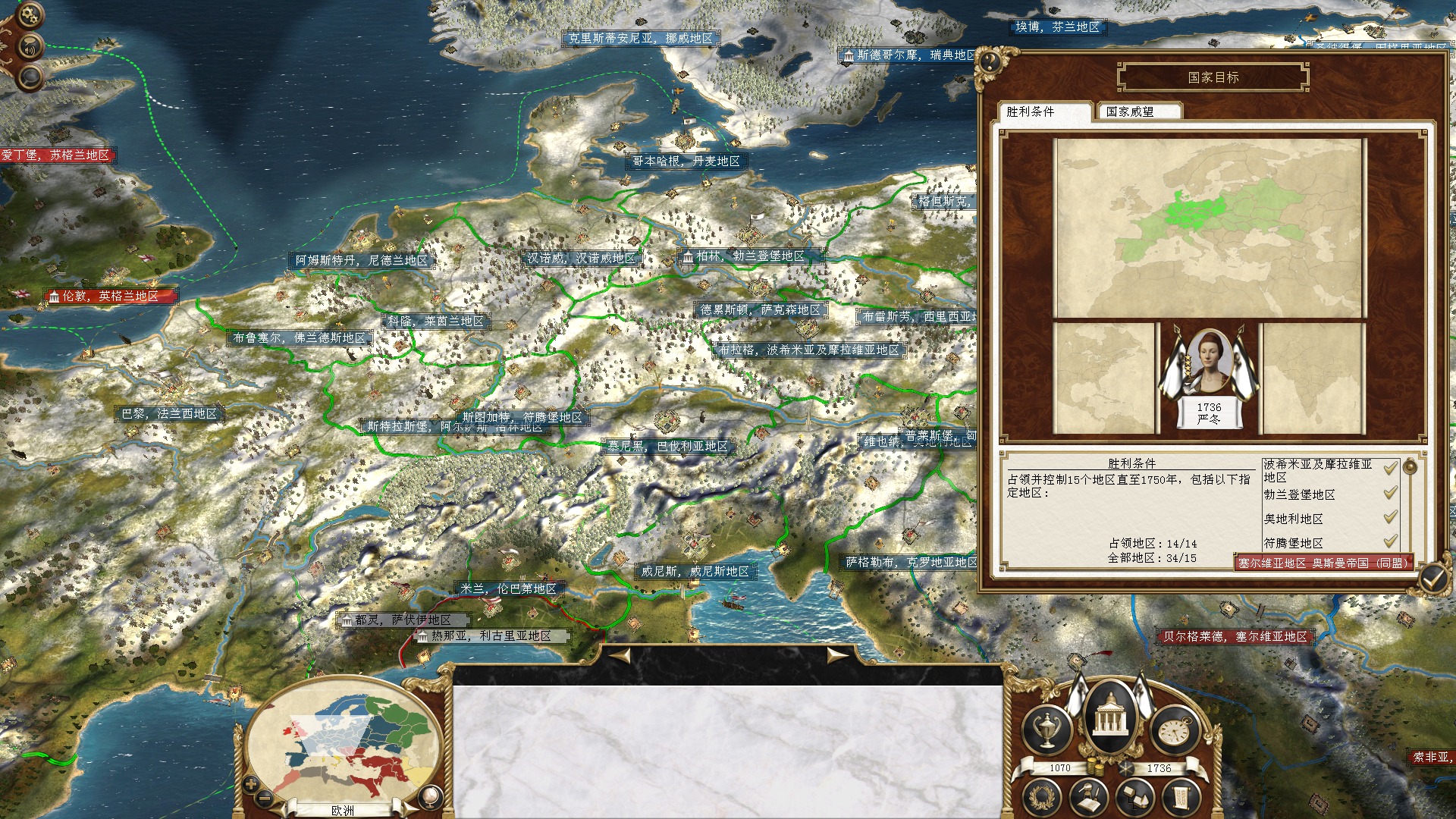Viewport: 1456px width, 819px height.
Task: Select the 胜利条件 tab
Action: [x=1043, y=111]
